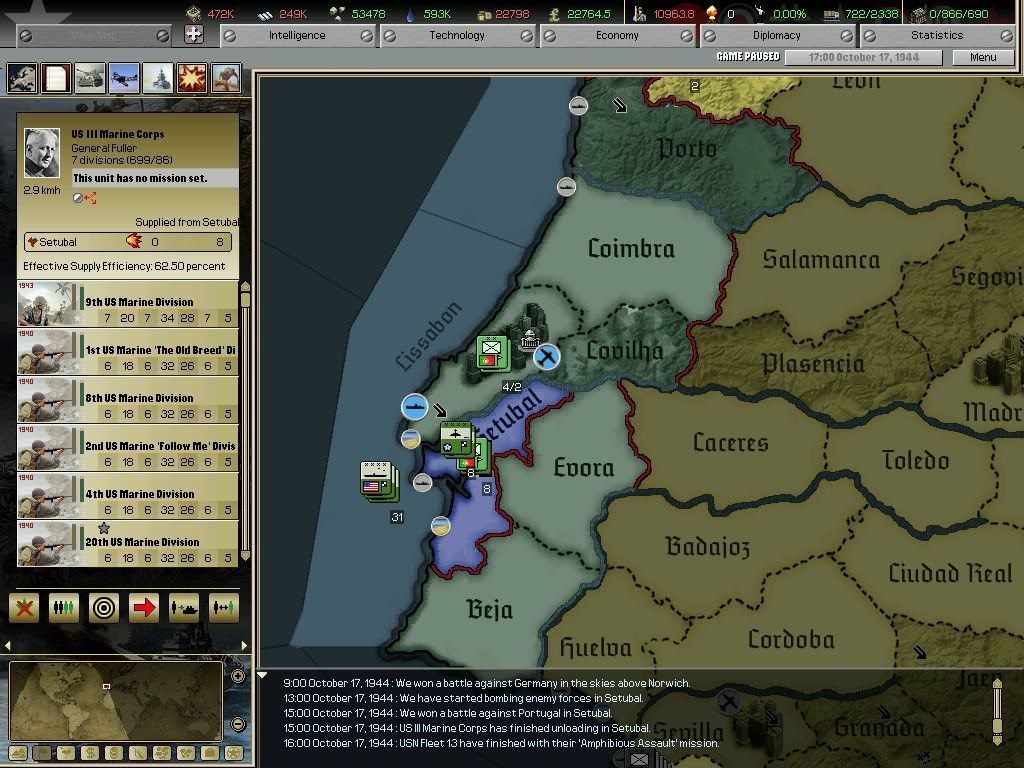This screenshot has height=768, width=1024.
Task: Show the Diplomacy screen
Action: (777, 36)
